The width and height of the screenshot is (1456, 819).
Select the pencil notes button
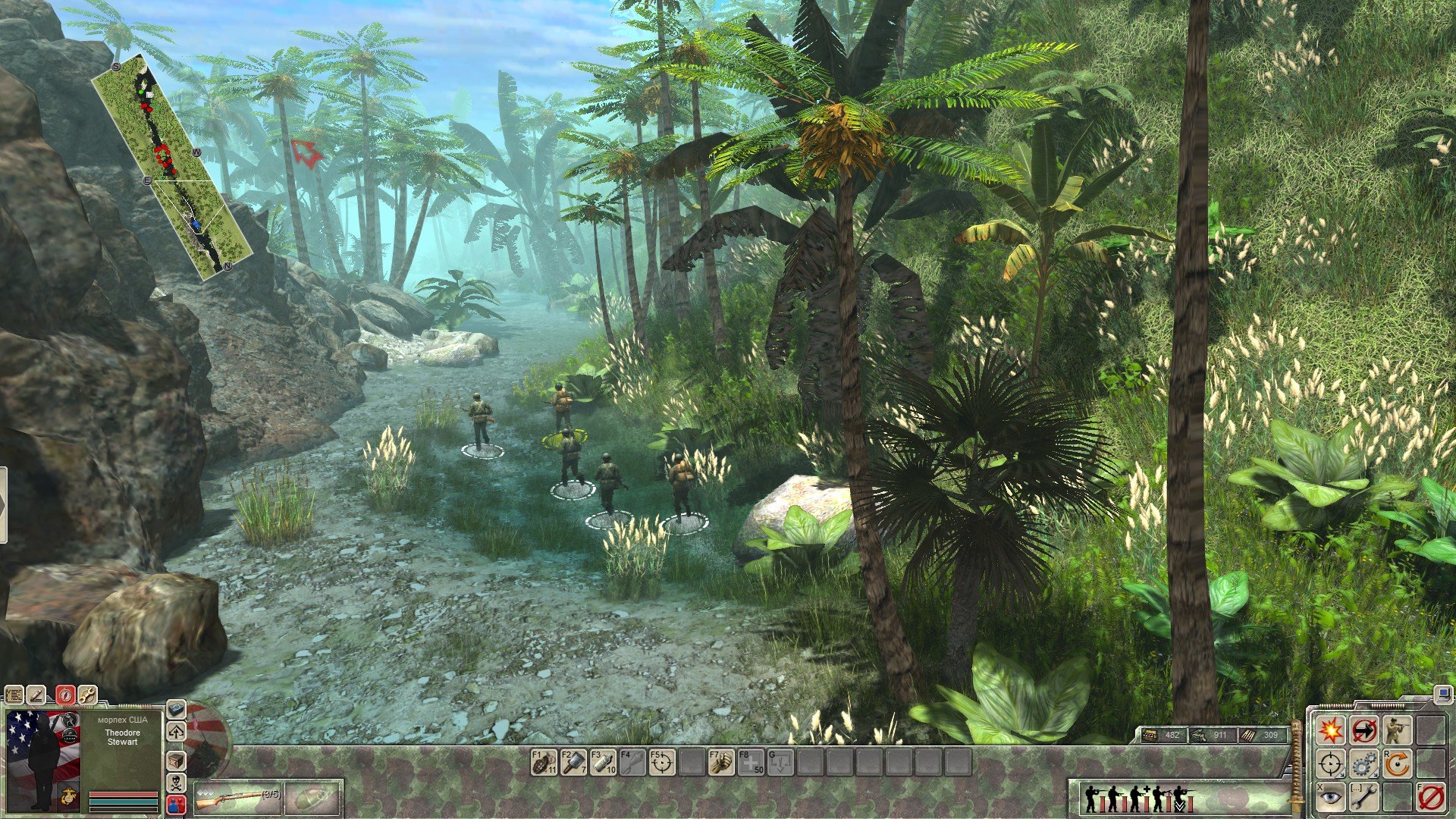point(36,695)
